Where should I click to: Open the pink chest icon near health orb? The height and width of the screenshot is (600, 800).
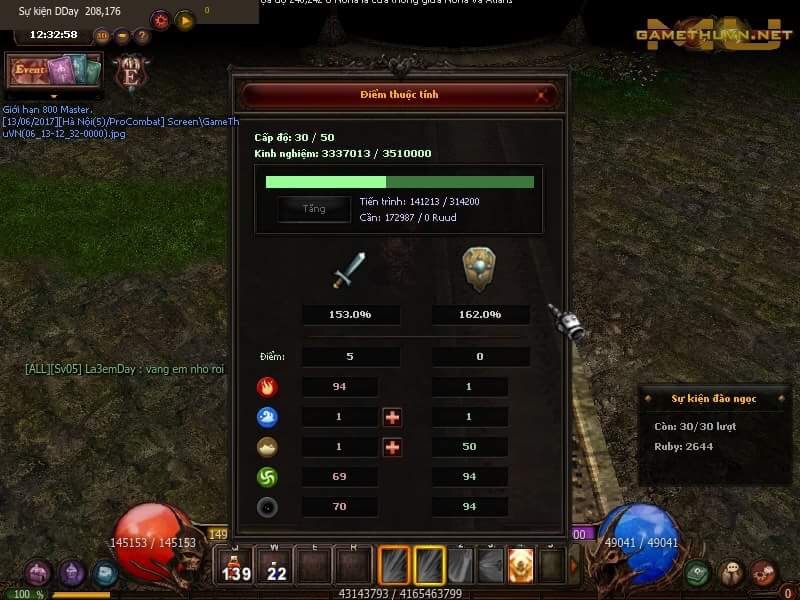click(38, 573)
